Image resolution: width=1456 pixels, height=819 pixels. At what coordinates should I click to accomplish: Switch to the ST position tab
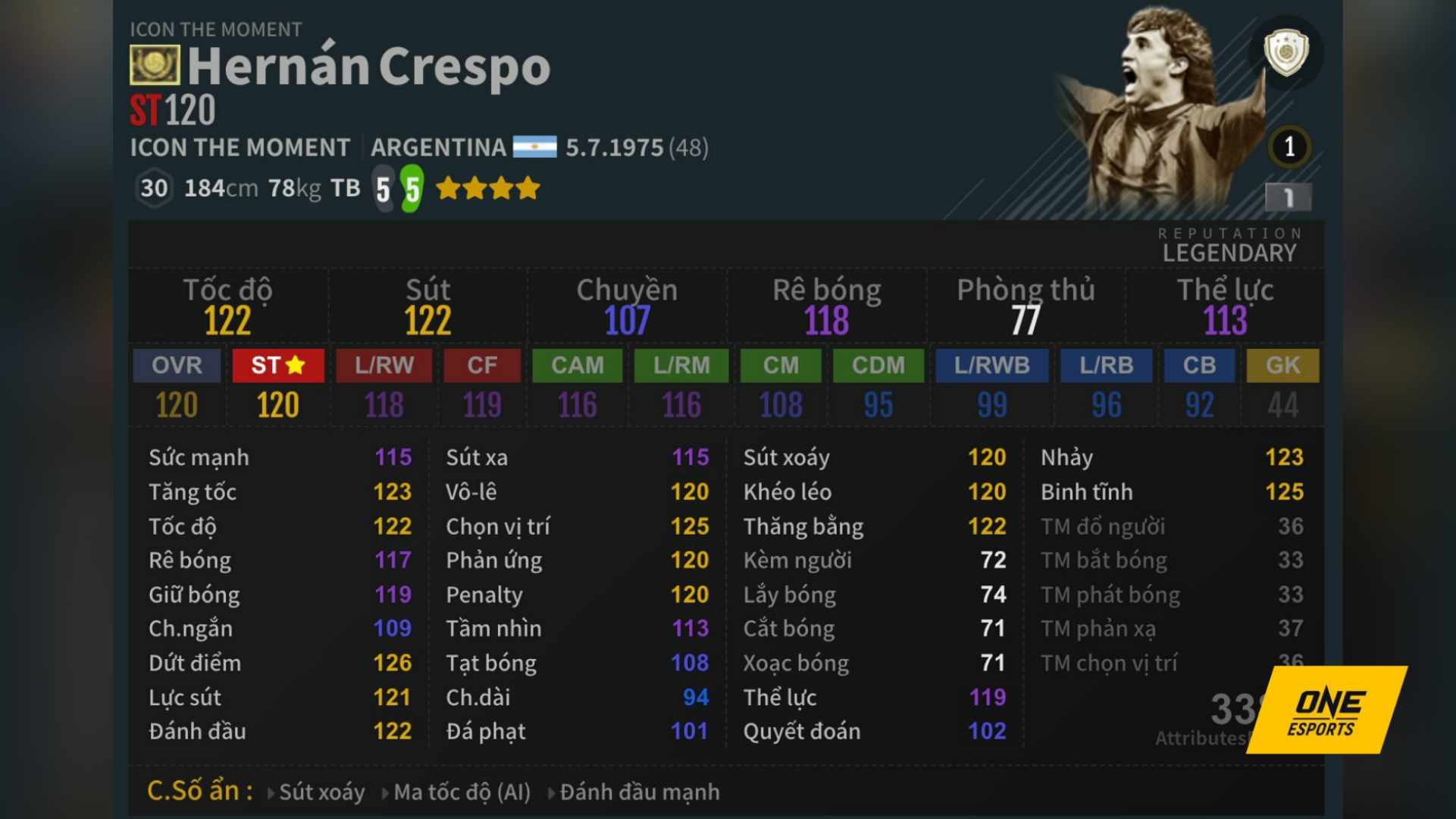(x=277, y=366)
